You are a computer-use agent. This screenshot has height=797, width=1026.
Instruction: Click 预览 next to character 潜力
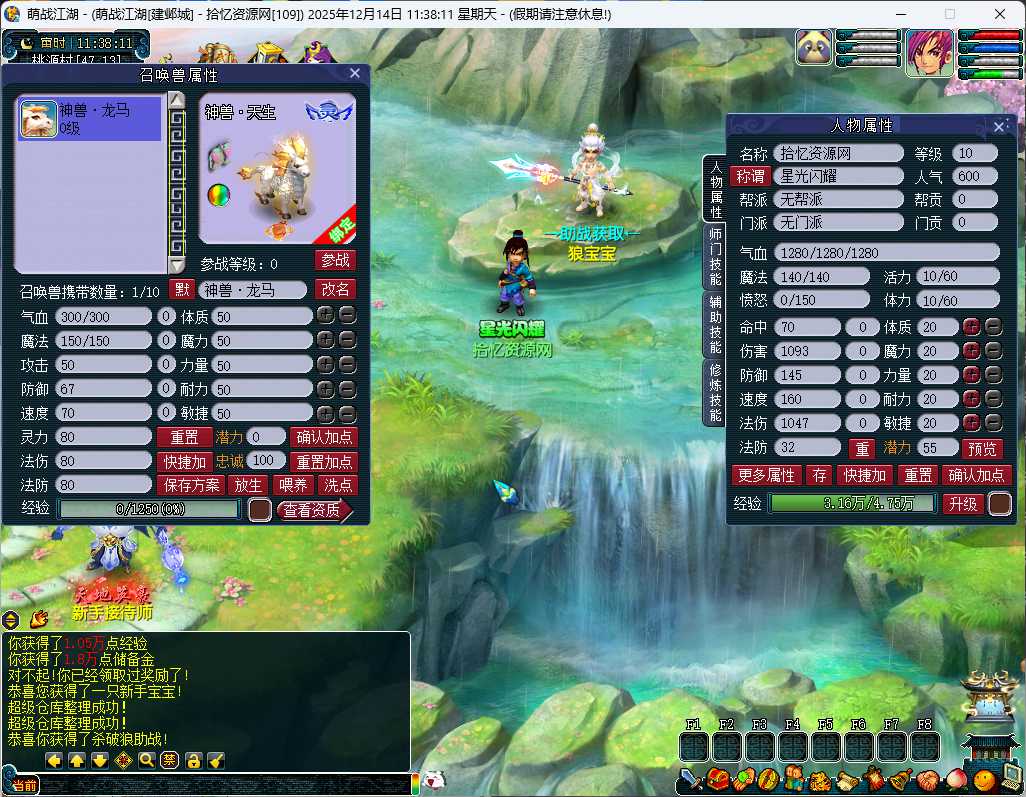click(x=981, y=449)
